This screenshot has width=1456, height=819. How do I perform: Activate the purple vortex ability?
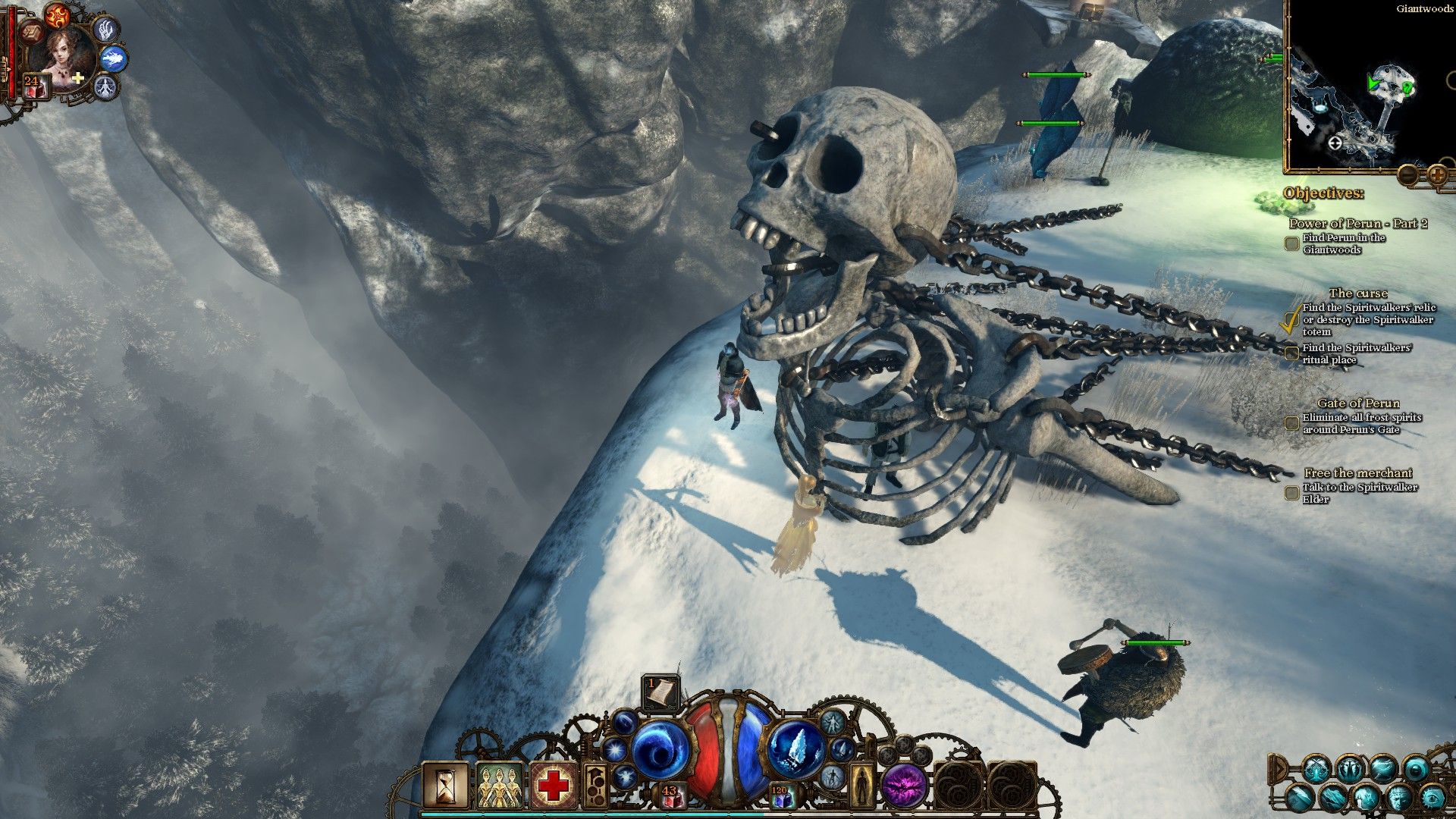pos(904,785)
